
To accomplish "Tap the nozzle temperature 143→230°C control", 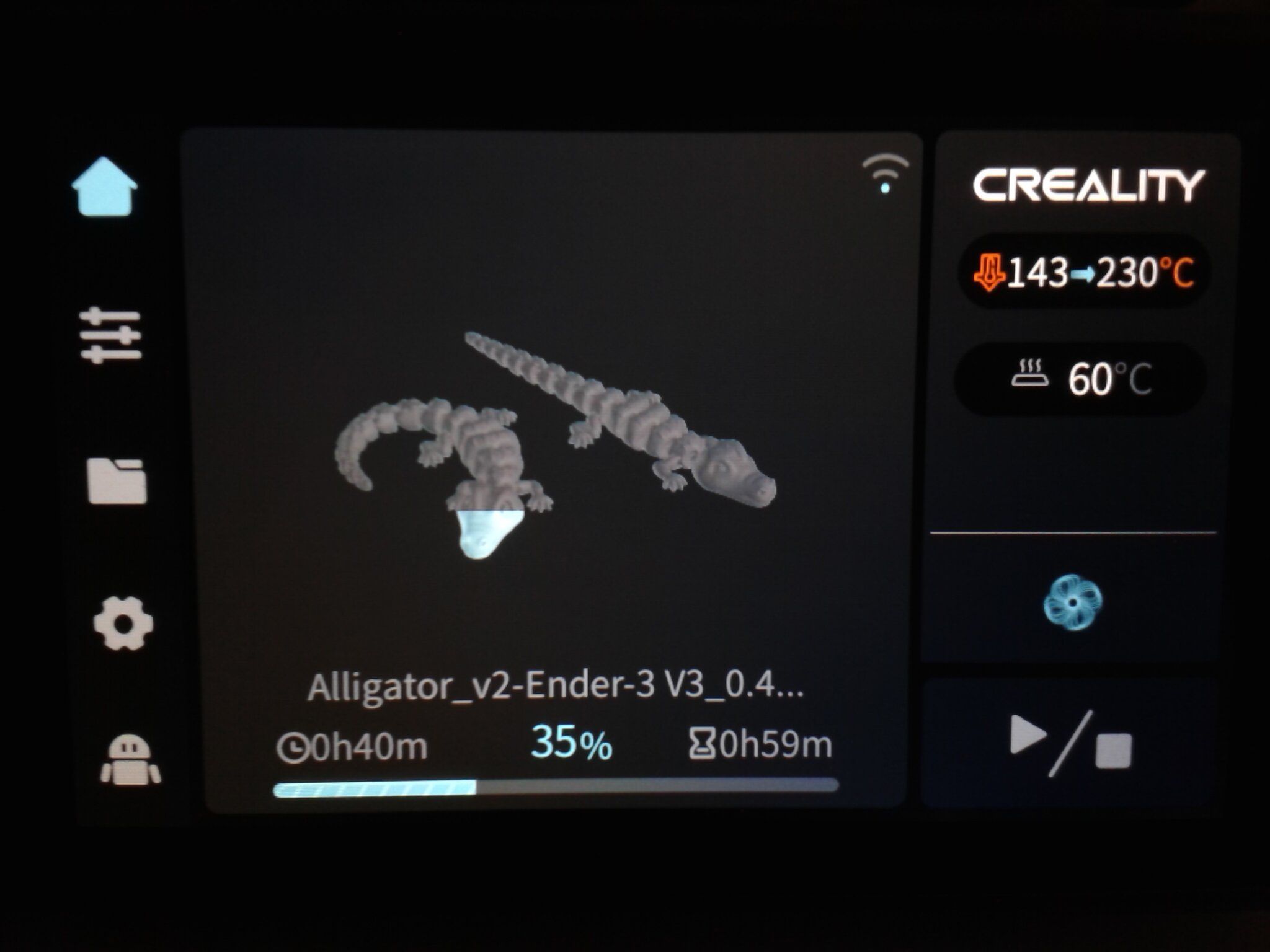I will 1083,272.
